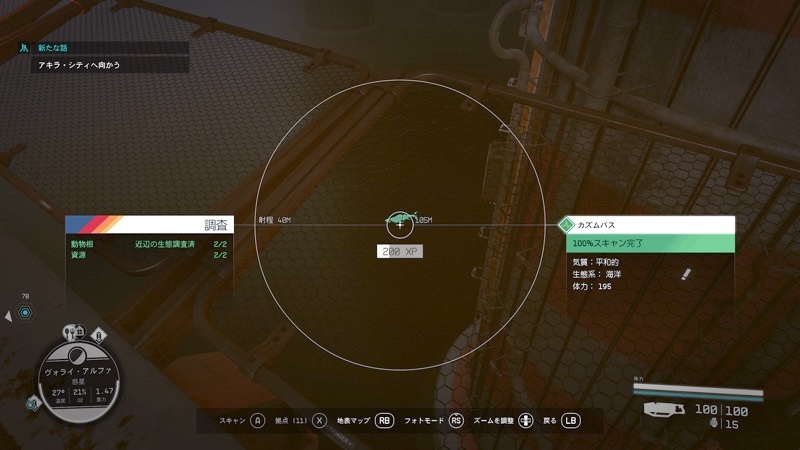Choose the スキャン action label
Image resolution: width=800 pixels, height=450 pixels.
coord(233,421)
